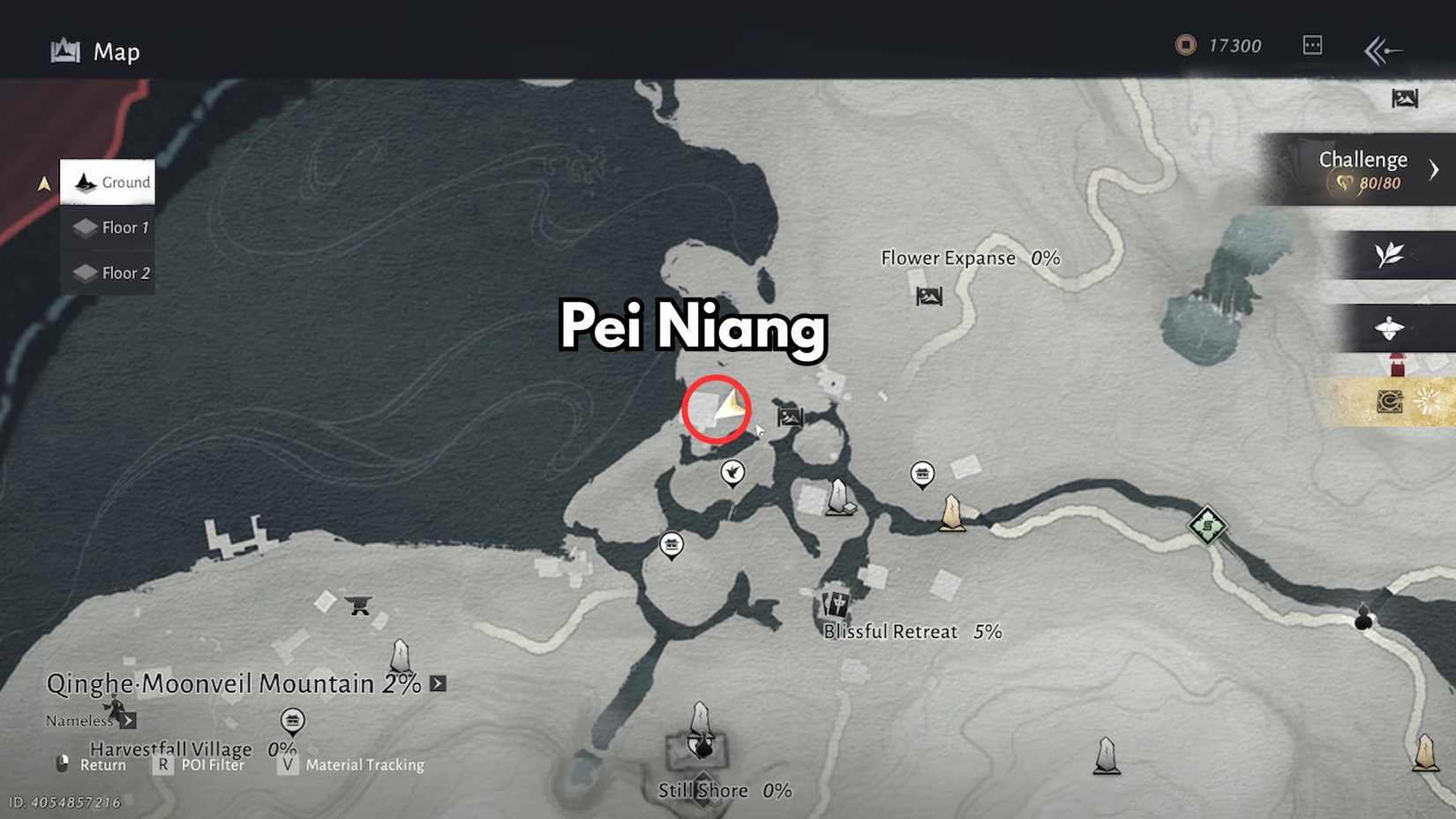1456x819 pixels.
Task: Select the moth filter icon in right sidebar
Action: [x=1389, y=327]
